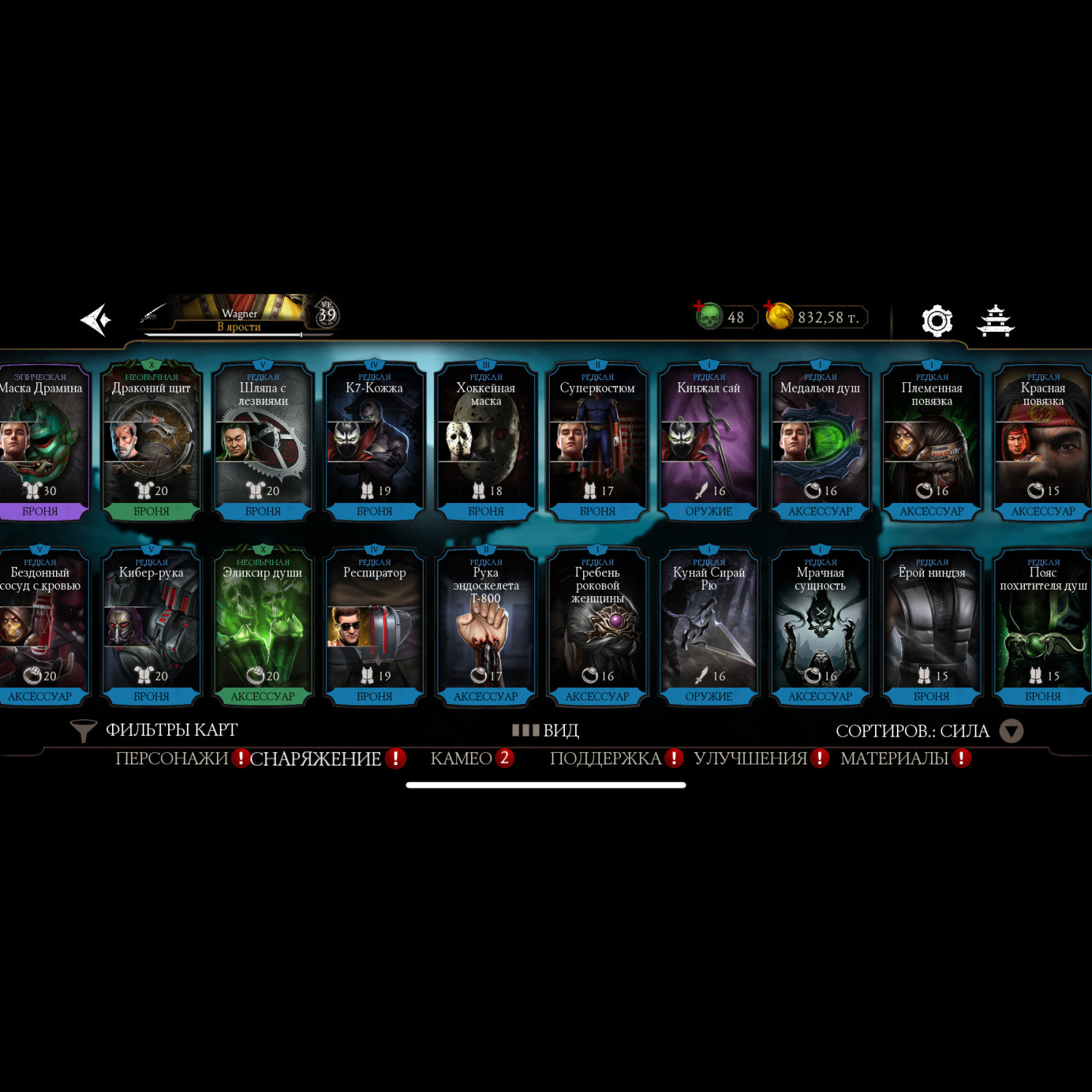Go back using the arrow button

click(95, 320)
